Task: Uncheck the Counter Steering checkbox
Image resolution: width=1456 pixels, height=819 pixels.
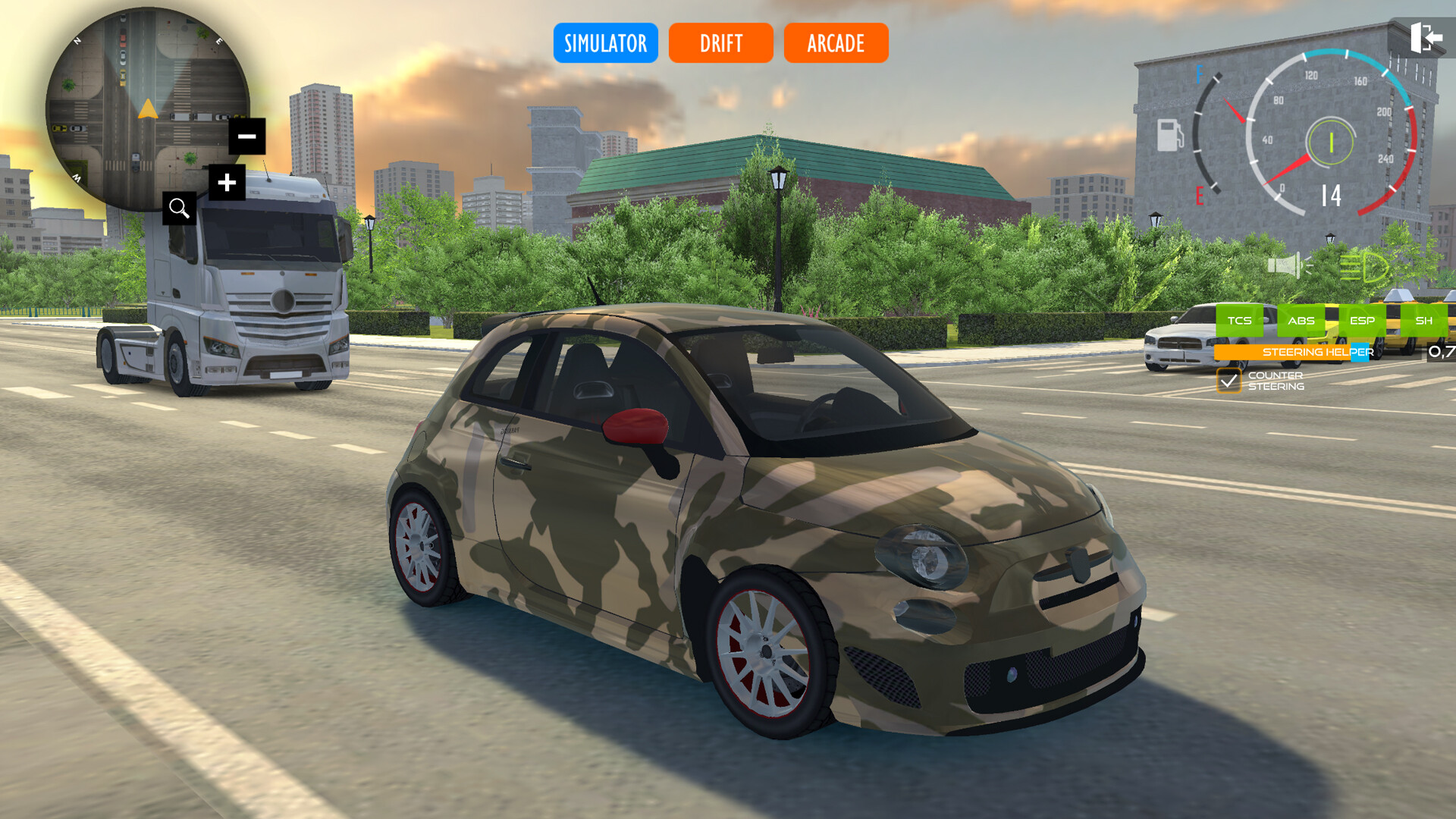Action: pyautogui.click(x=1229, y=381)
